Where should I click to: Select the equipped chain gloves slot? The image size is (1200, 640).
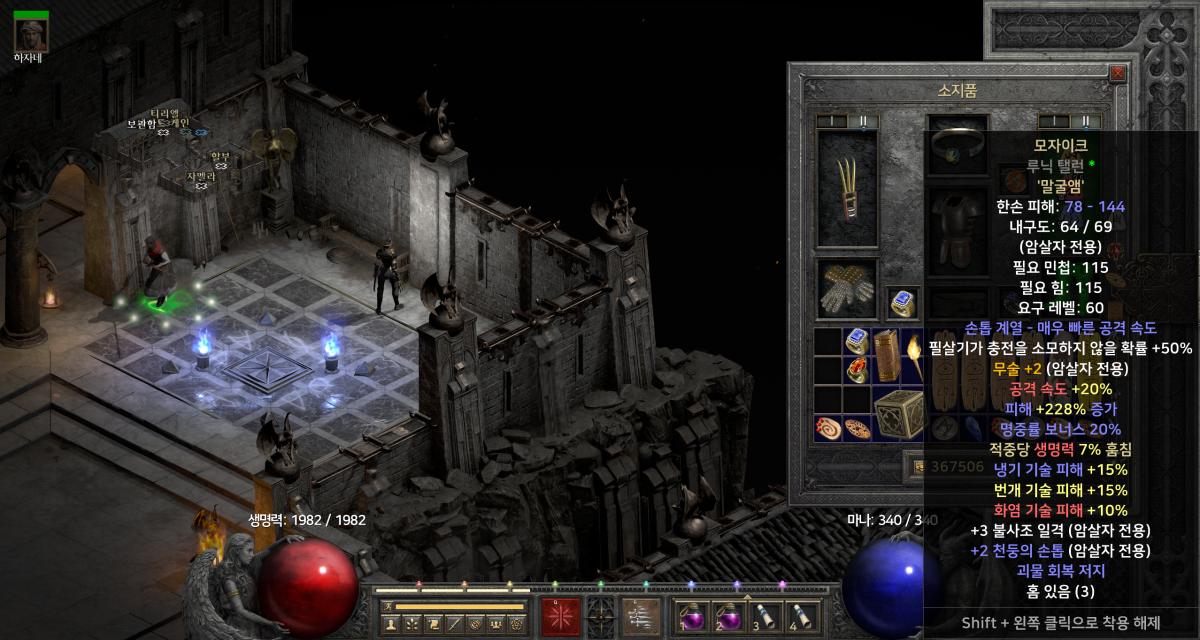coord(846,290)
